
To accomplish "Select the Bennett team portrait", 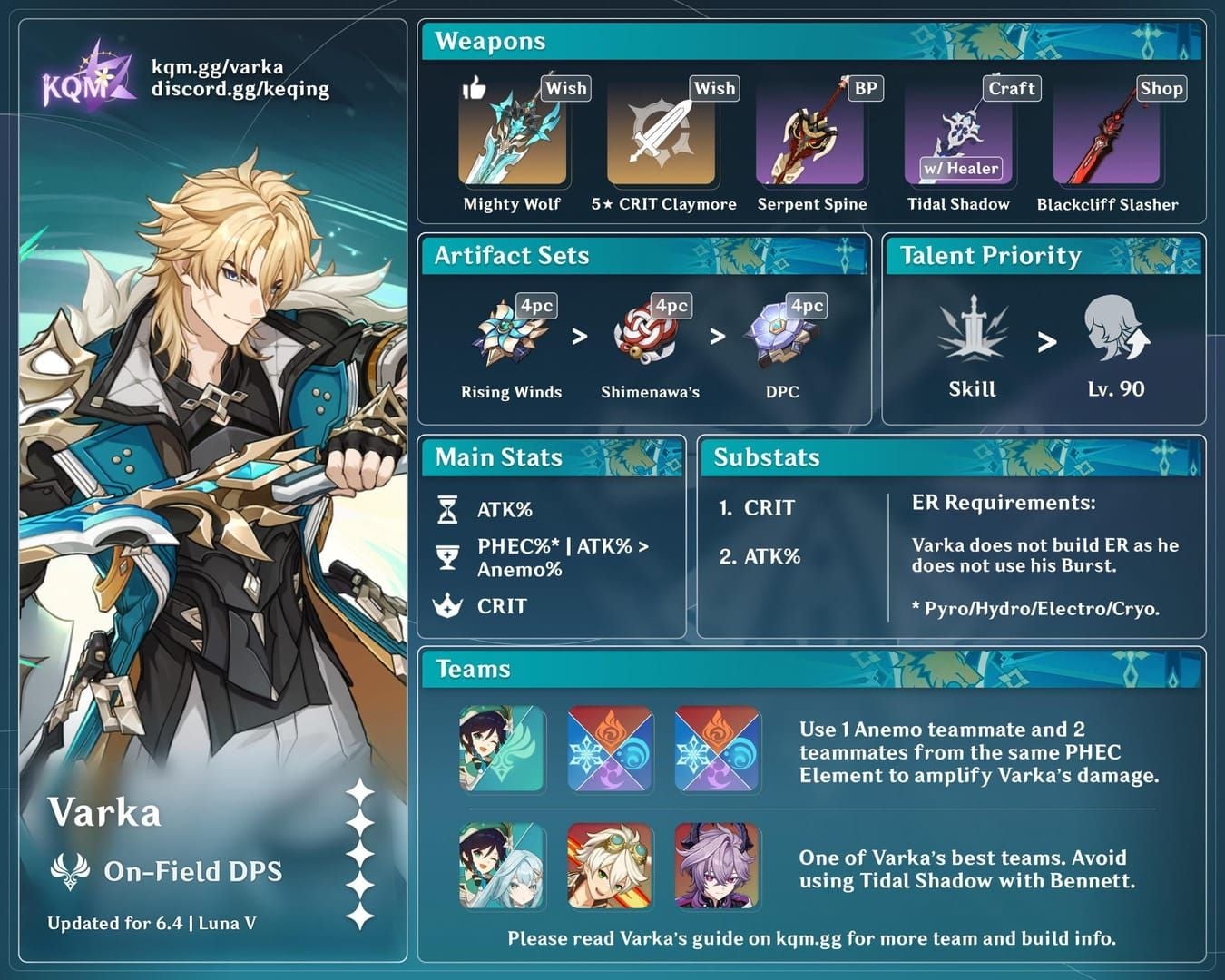I will [610, 866].
